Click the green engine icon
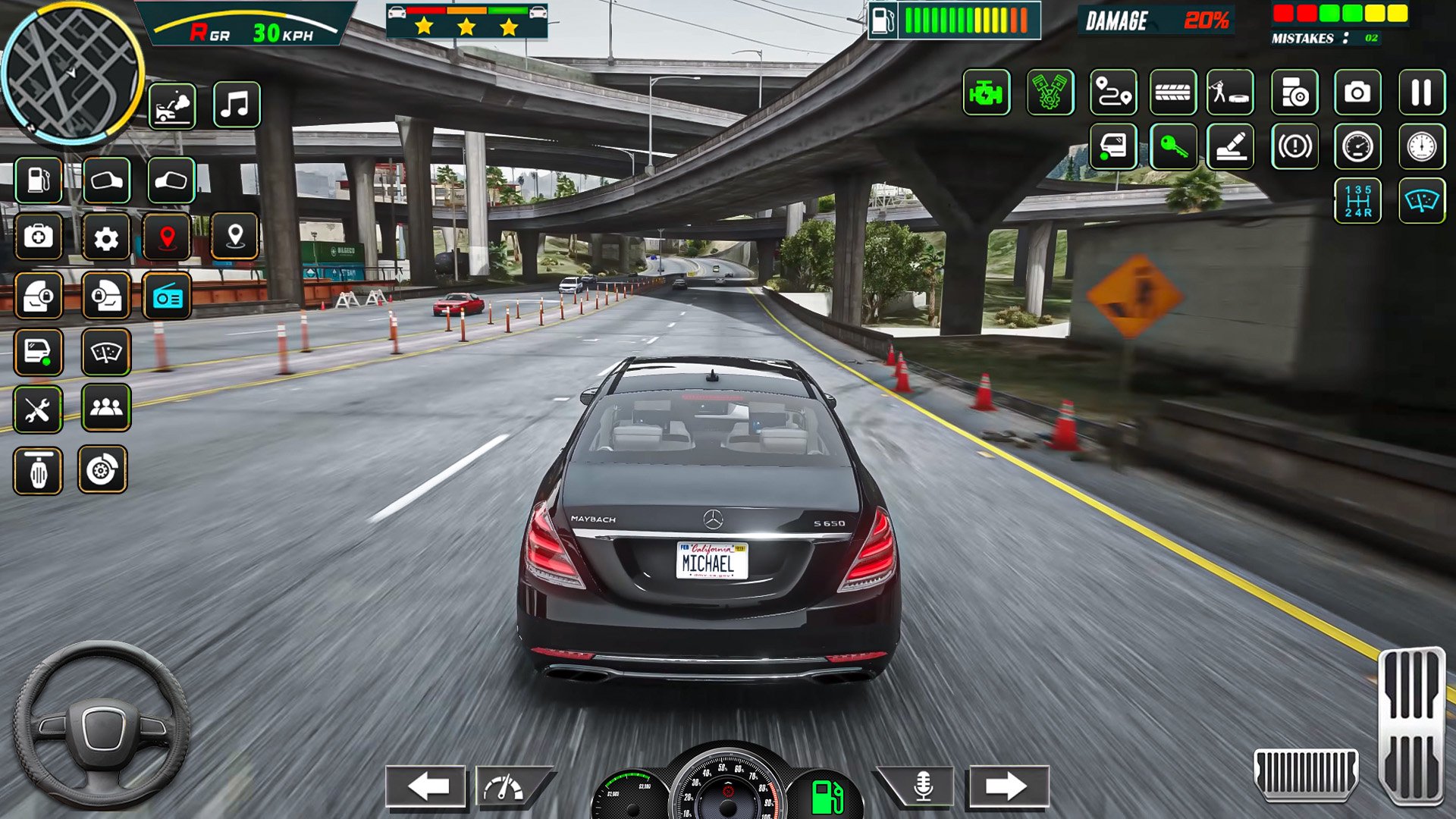The width and height of the screenshot is (1456, 819). [x=986, y=93]
